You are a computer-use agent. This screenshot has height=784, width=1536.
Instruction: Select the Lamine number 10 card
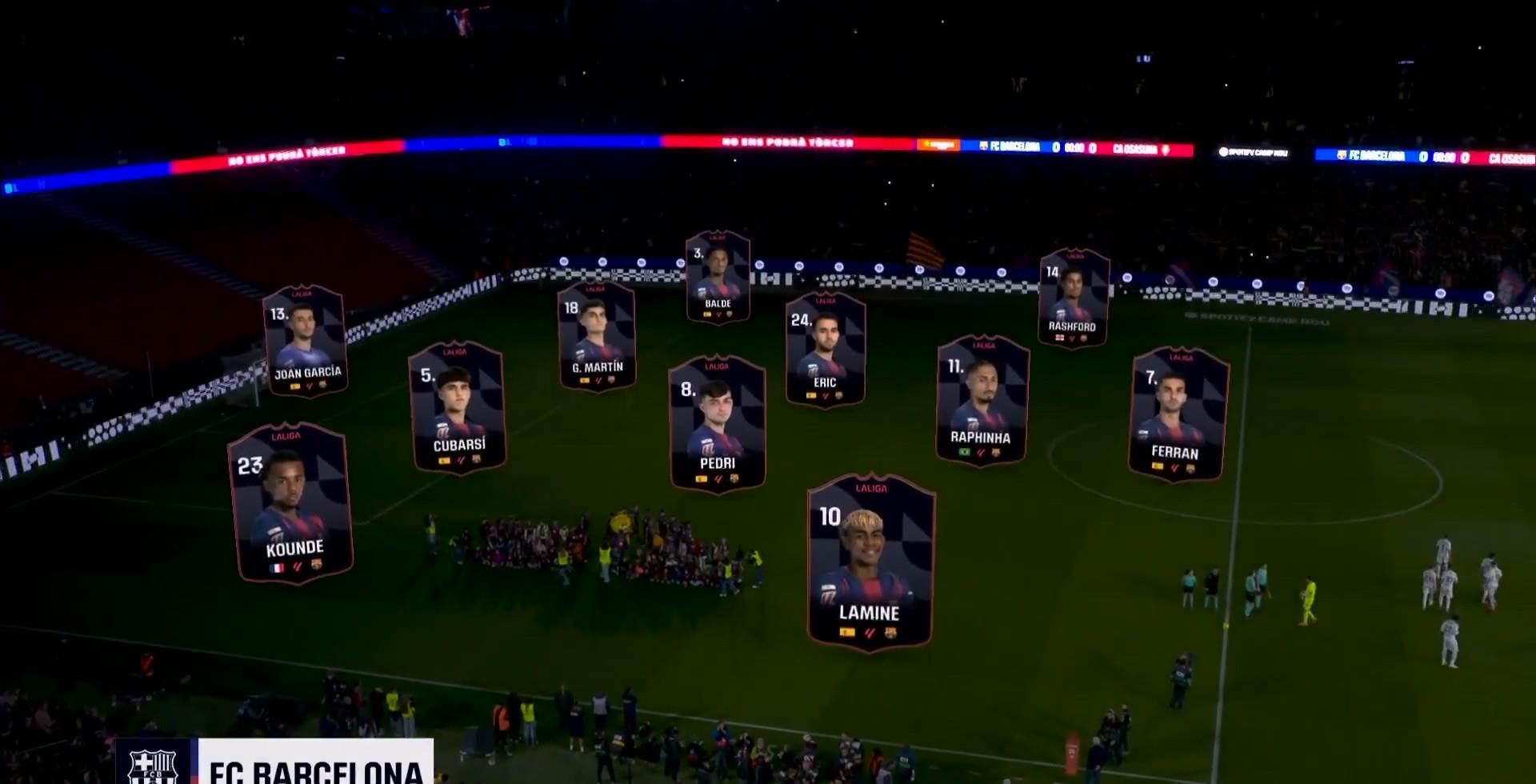click(870, 562)
